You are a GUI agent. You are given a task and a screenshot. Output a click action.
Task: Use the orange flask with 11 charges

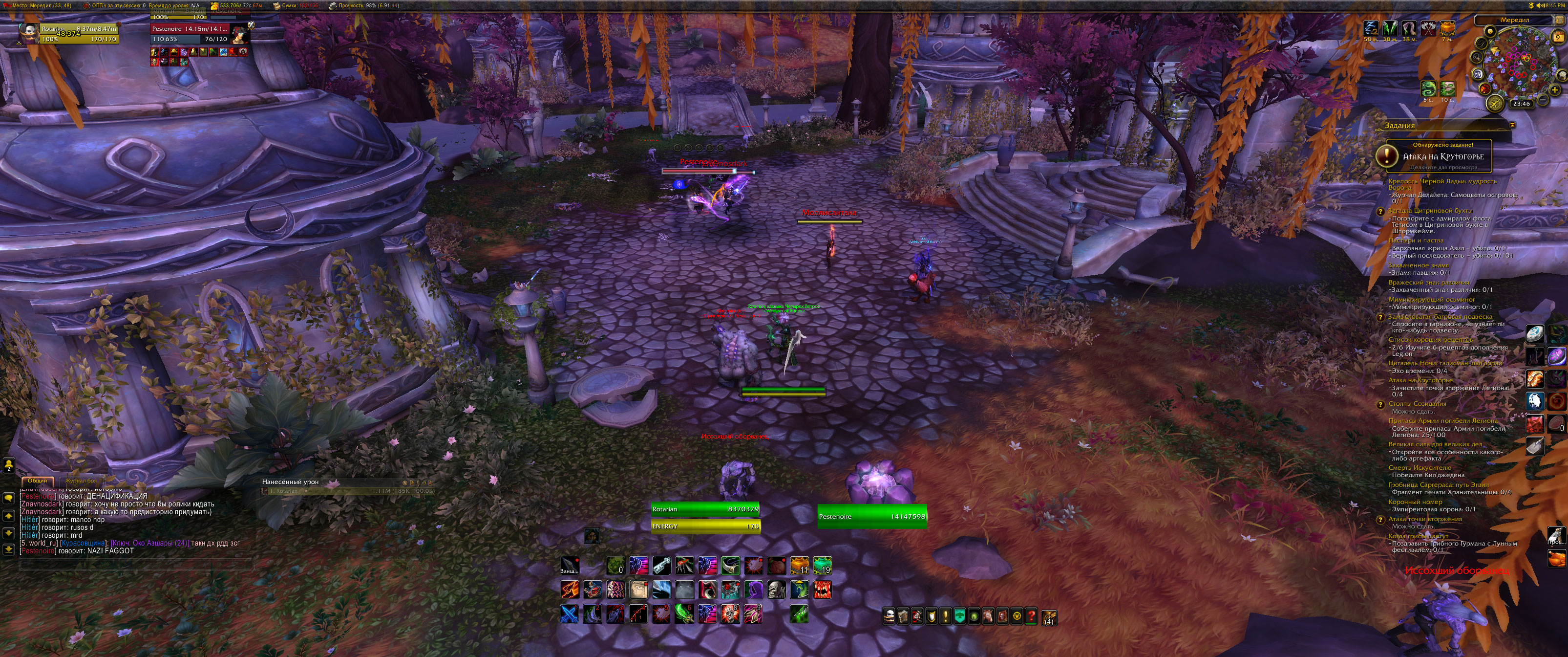coord(799,566)
